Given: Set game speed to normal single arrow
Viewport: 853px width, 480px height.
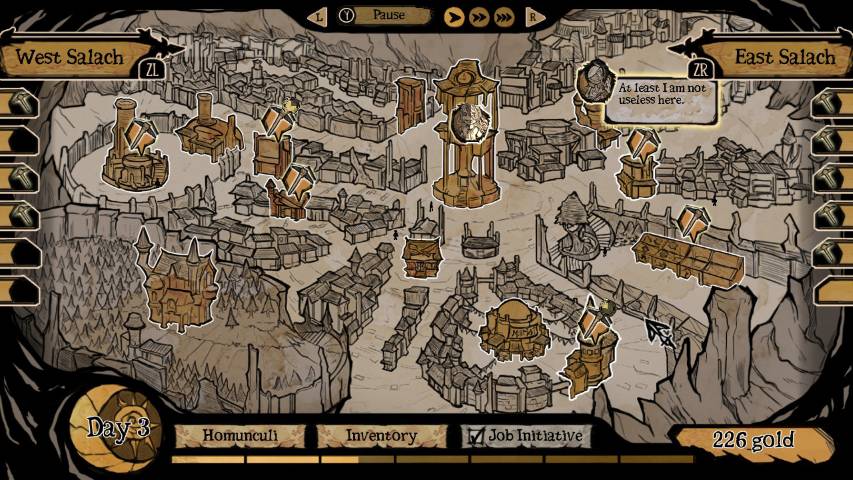Looking at the screenshot, I should pos(454,16).
